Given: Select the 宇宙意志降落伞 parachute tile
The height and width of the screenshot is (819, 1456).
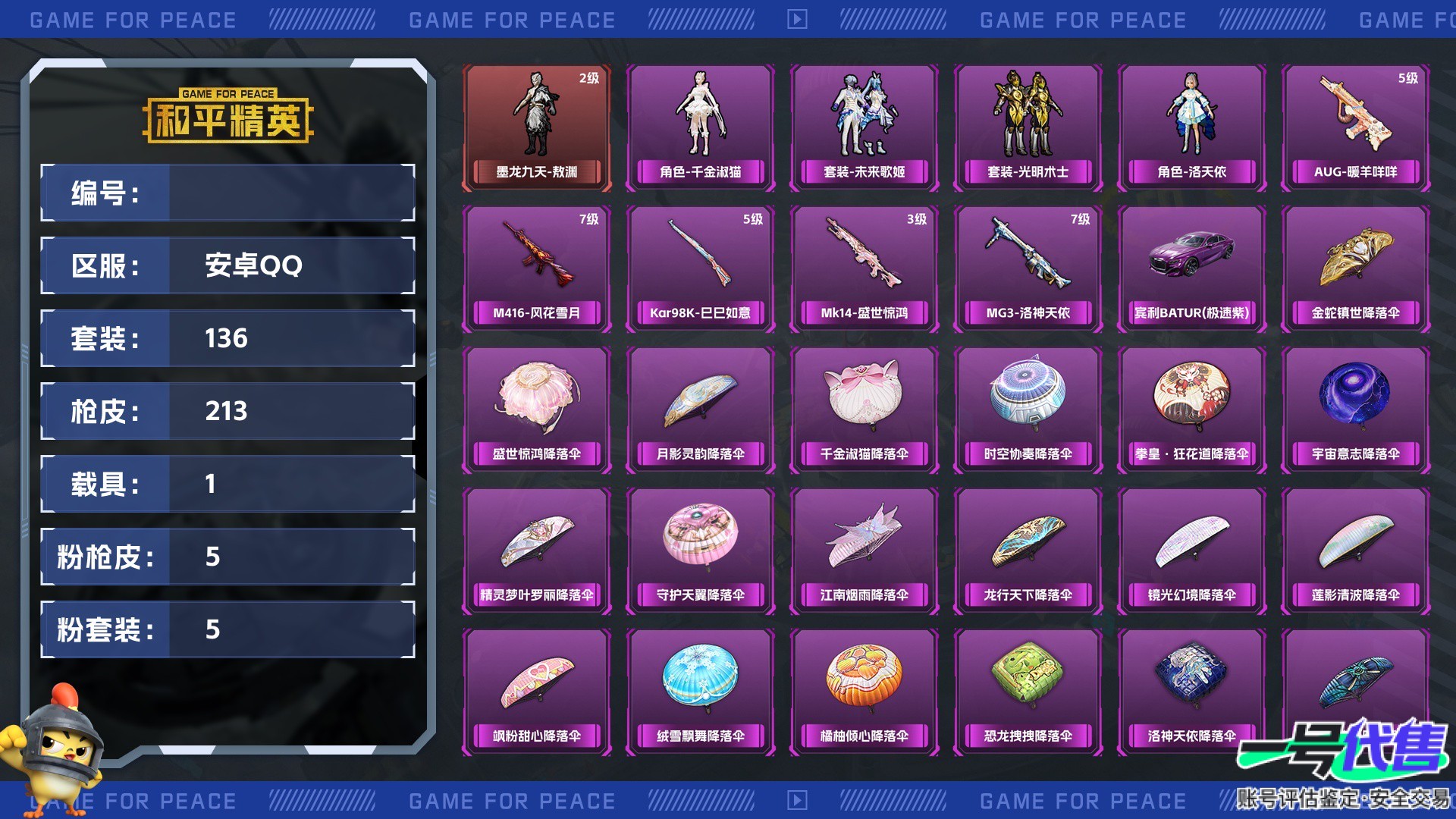Looking at the screenshot, I should pyautogui.click(x=1356, y=409).
